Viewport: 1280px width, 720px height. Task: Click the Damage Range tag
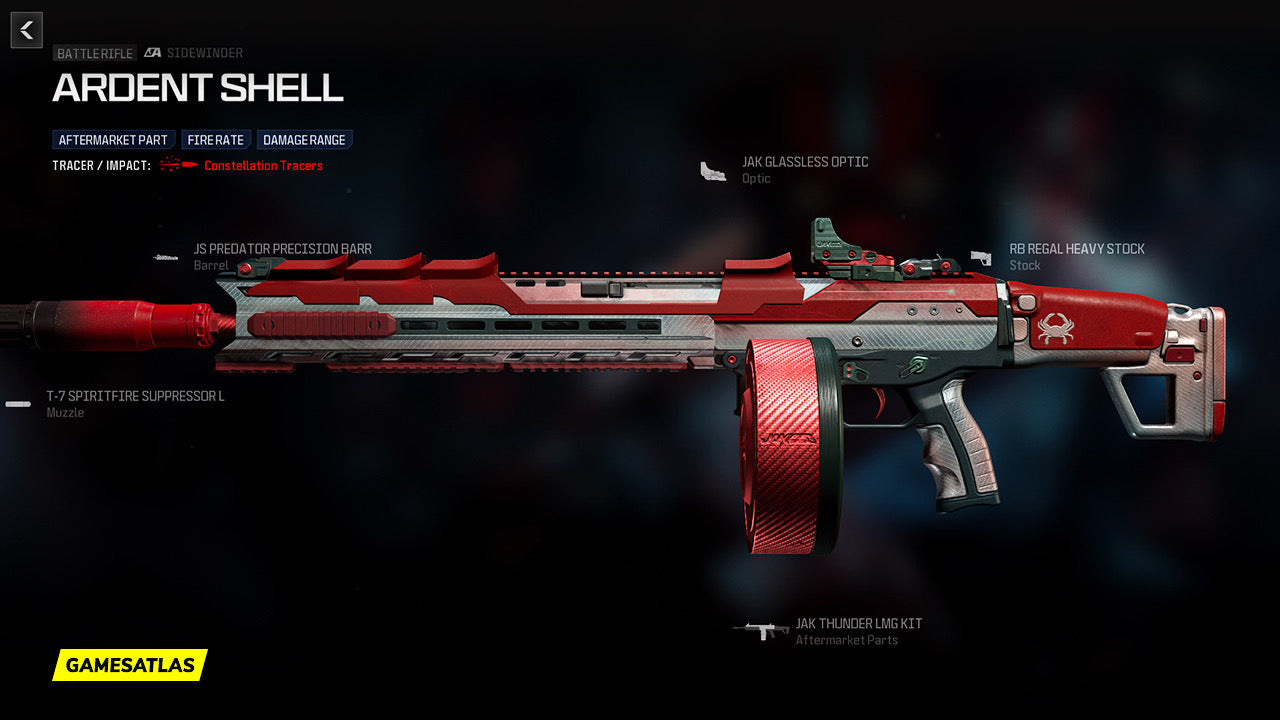pyautogui.click(x=305, y=140)
